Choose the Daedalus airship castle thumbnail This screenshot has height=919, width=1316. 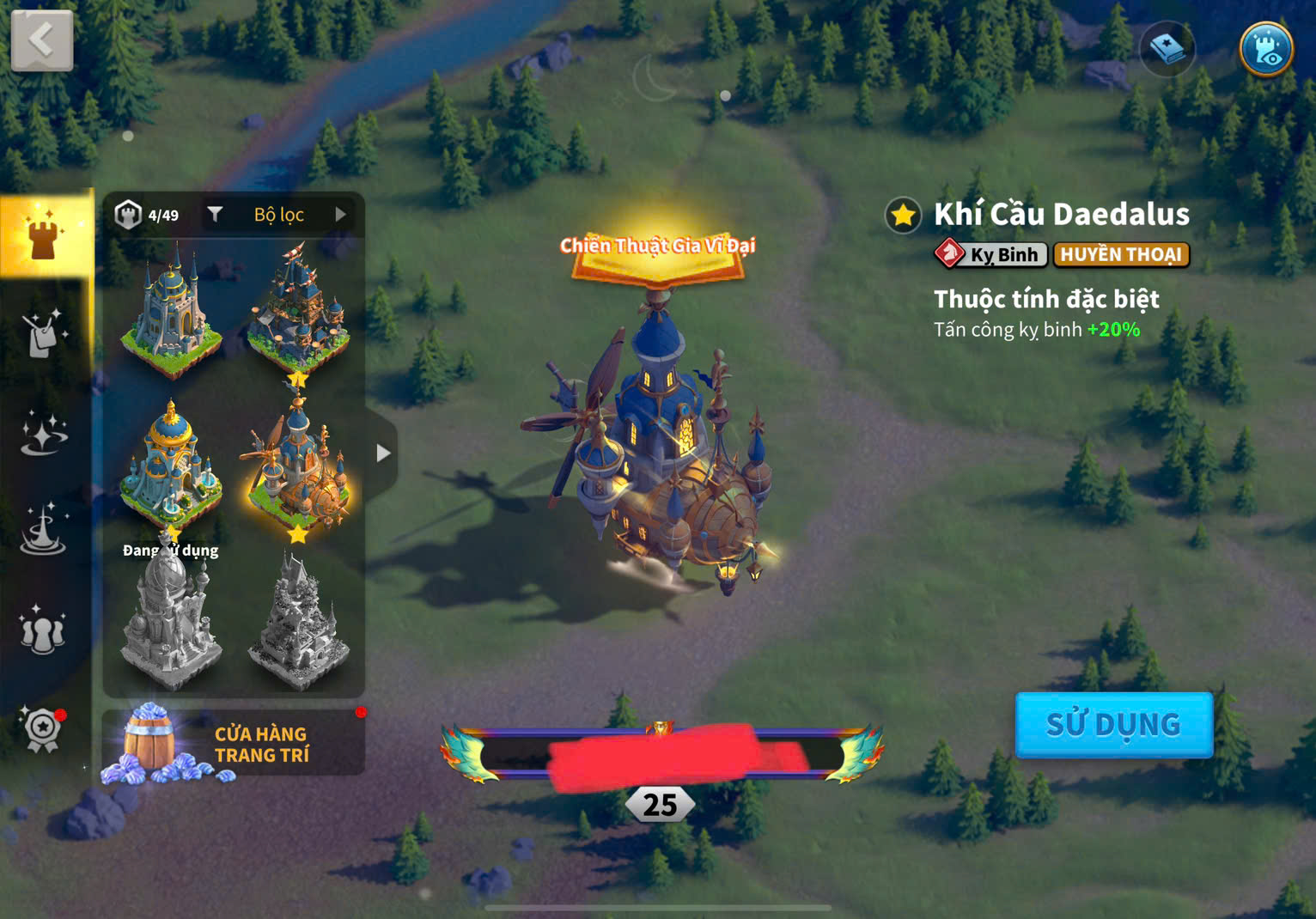297,468
